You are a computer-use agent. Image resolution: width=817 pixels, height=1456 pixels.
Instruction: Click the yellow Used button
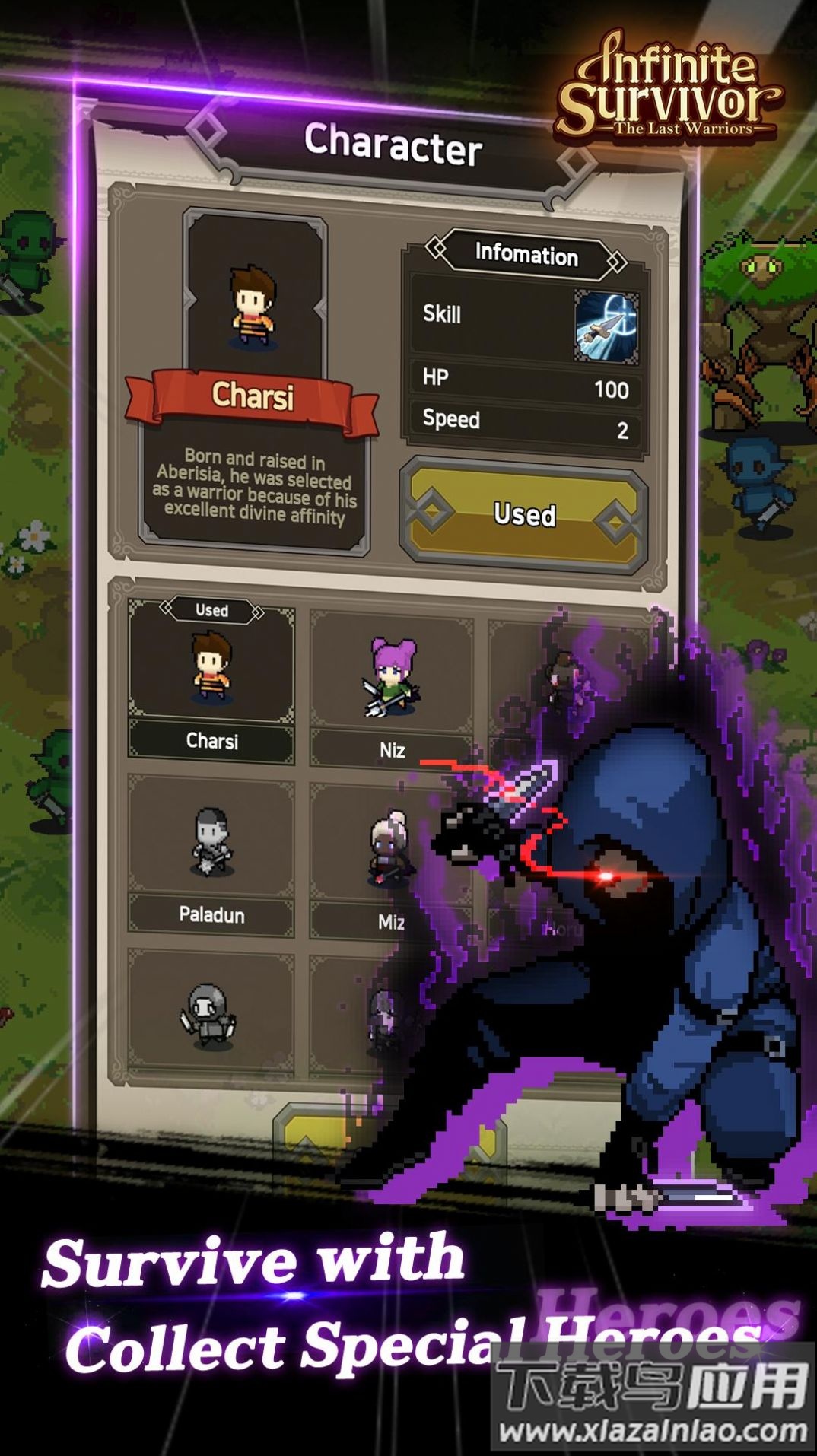pos(523,515)
